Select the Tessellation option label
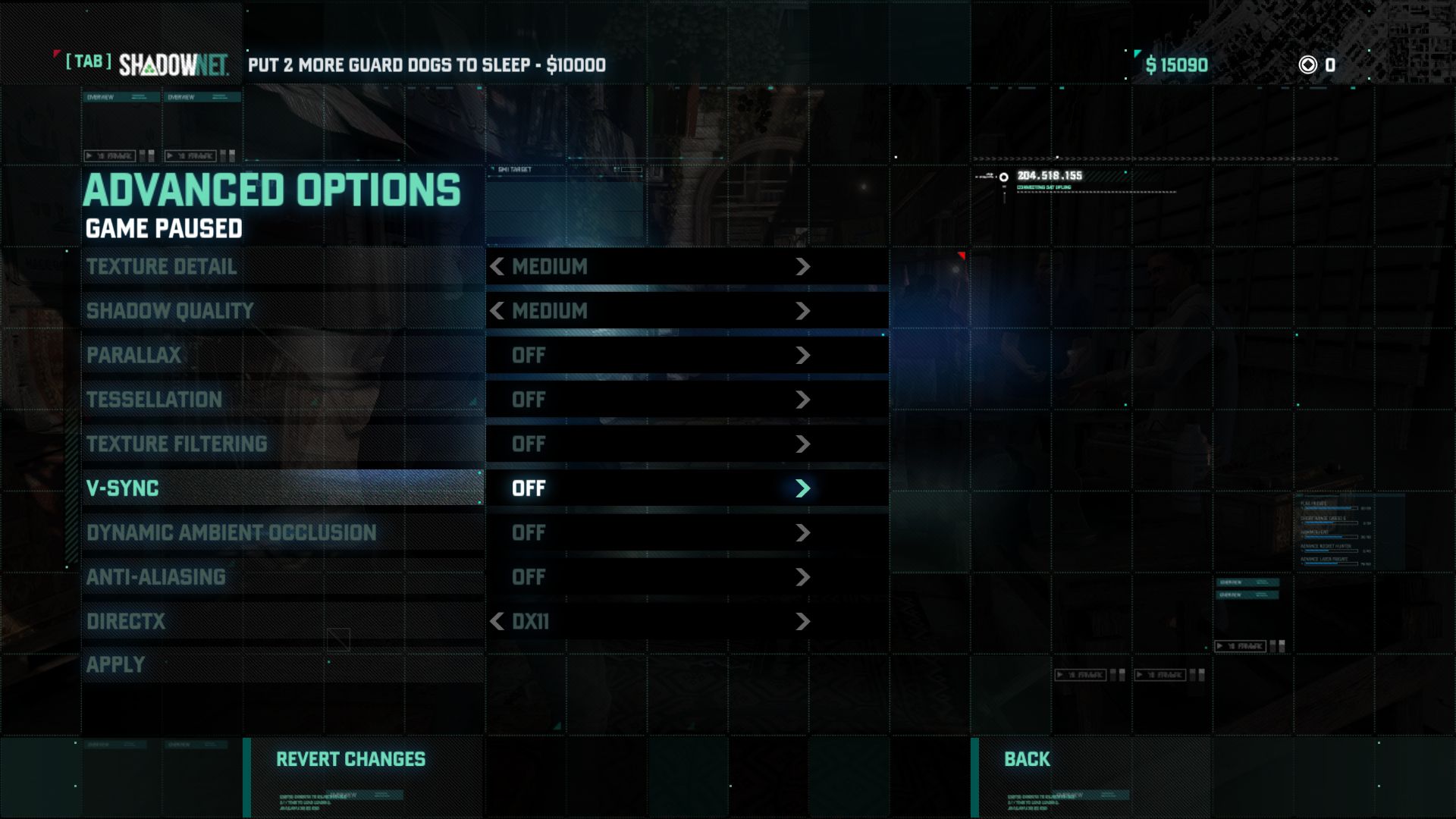This screenshot has height=819, width=1456. pos(154,400)
